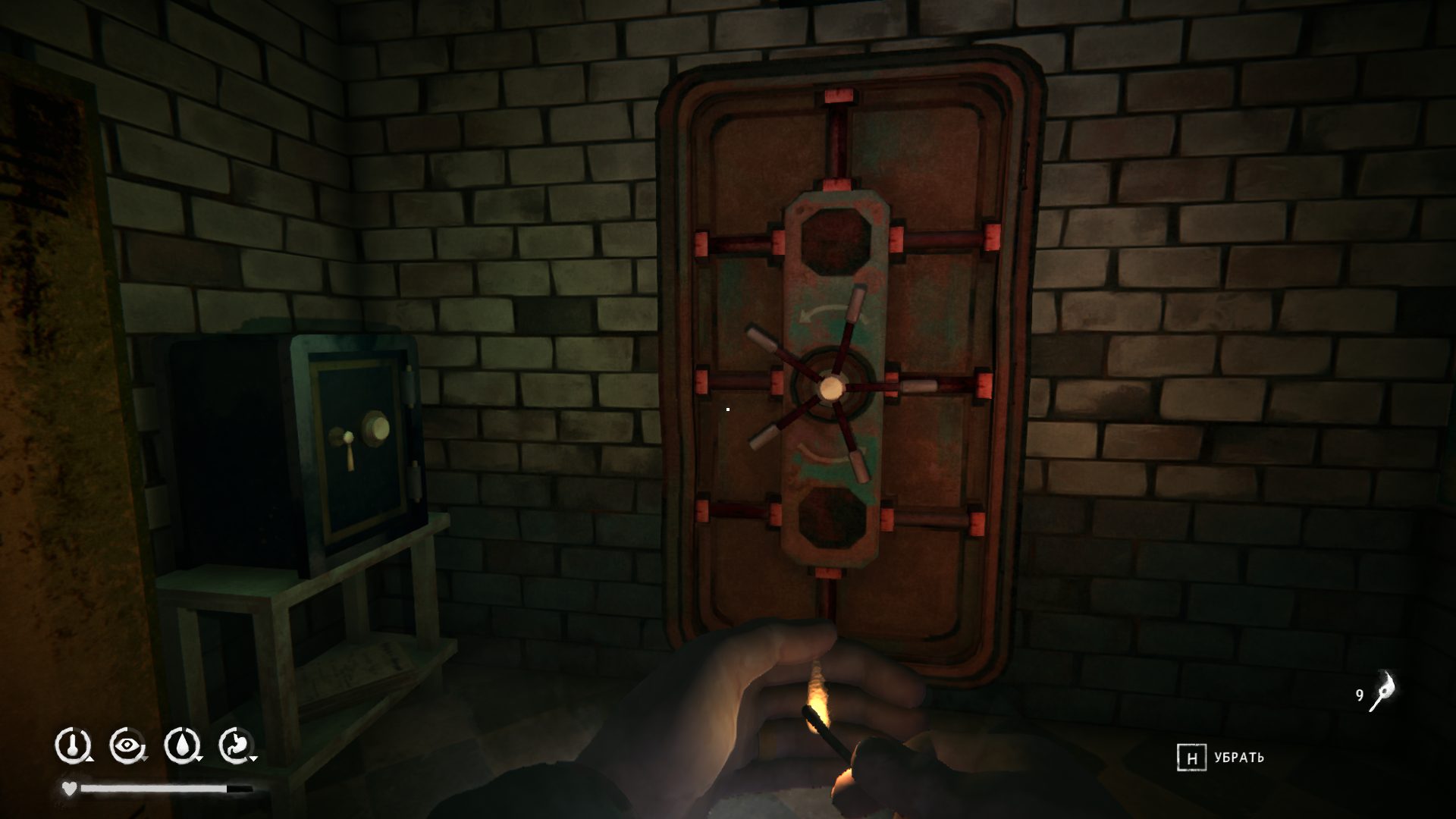Image resolution: width=1456 pixels, height=819 pixels.
Task: Select the eye status icon
Action: coord(127,745)
